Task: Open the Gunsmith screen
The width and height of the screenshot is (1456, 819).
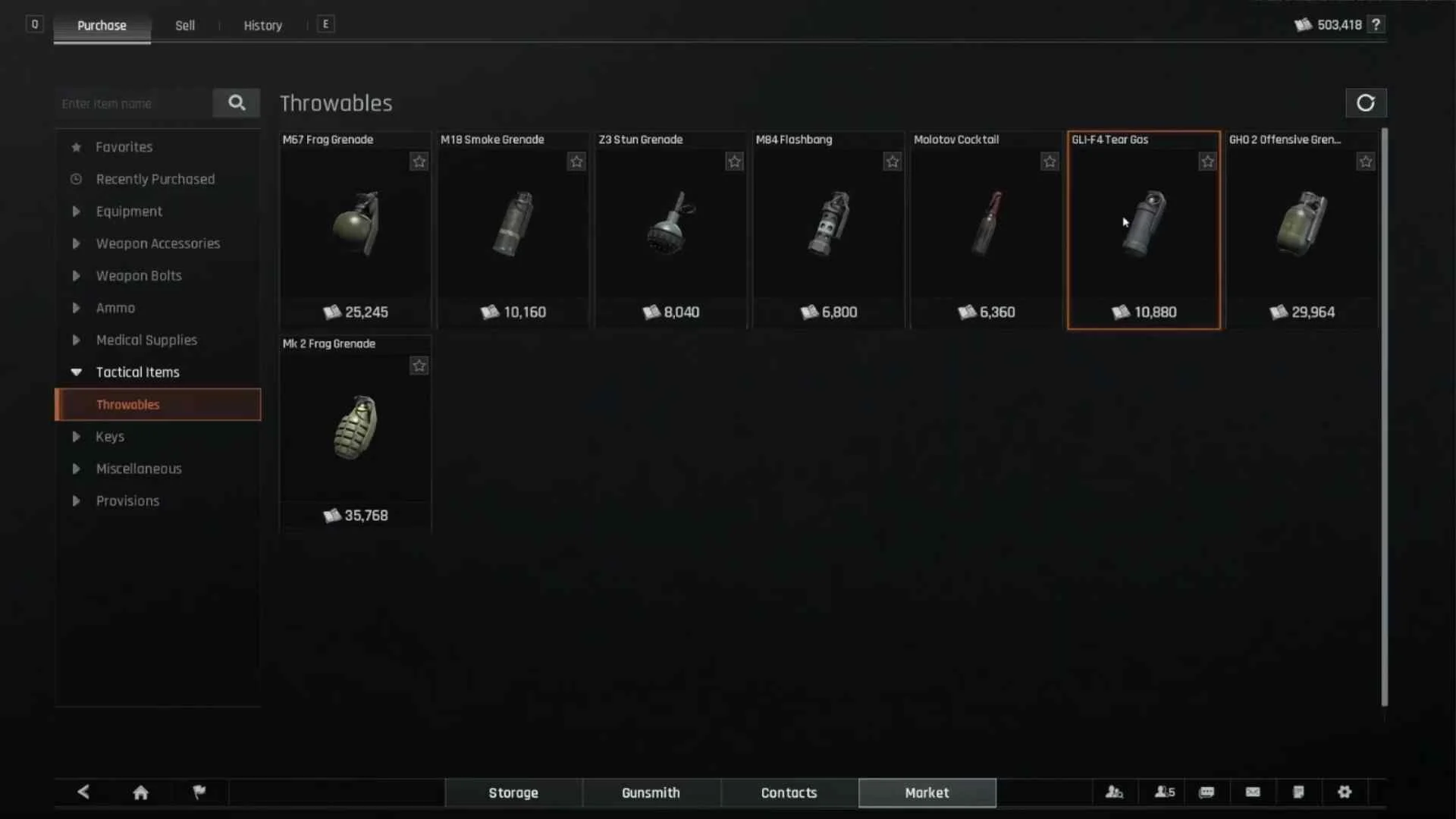Action: tap(651, 792)
